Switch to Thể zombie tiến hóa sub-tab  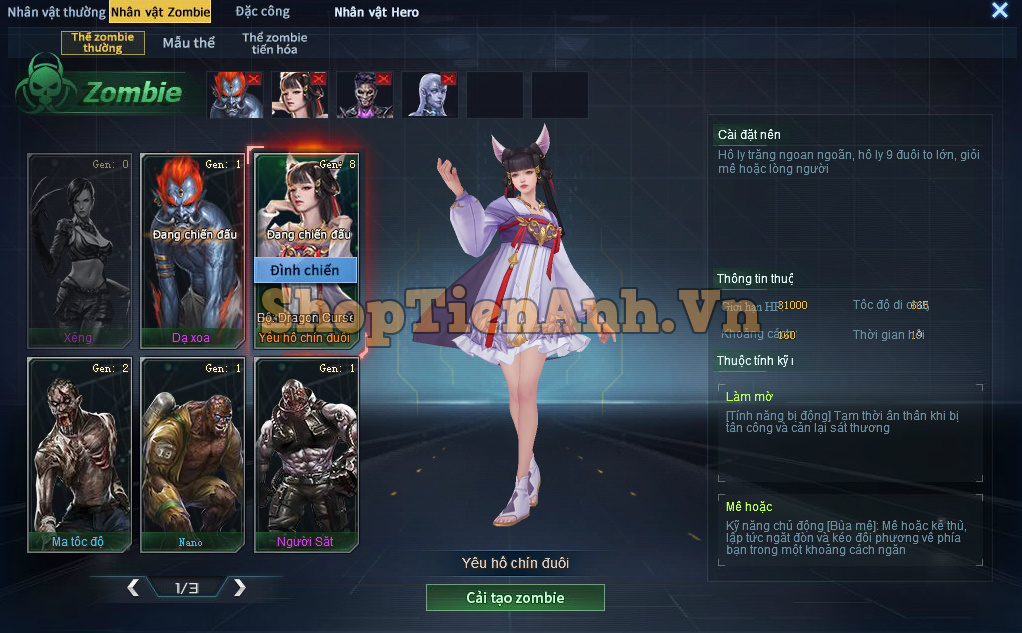[274, 43]
